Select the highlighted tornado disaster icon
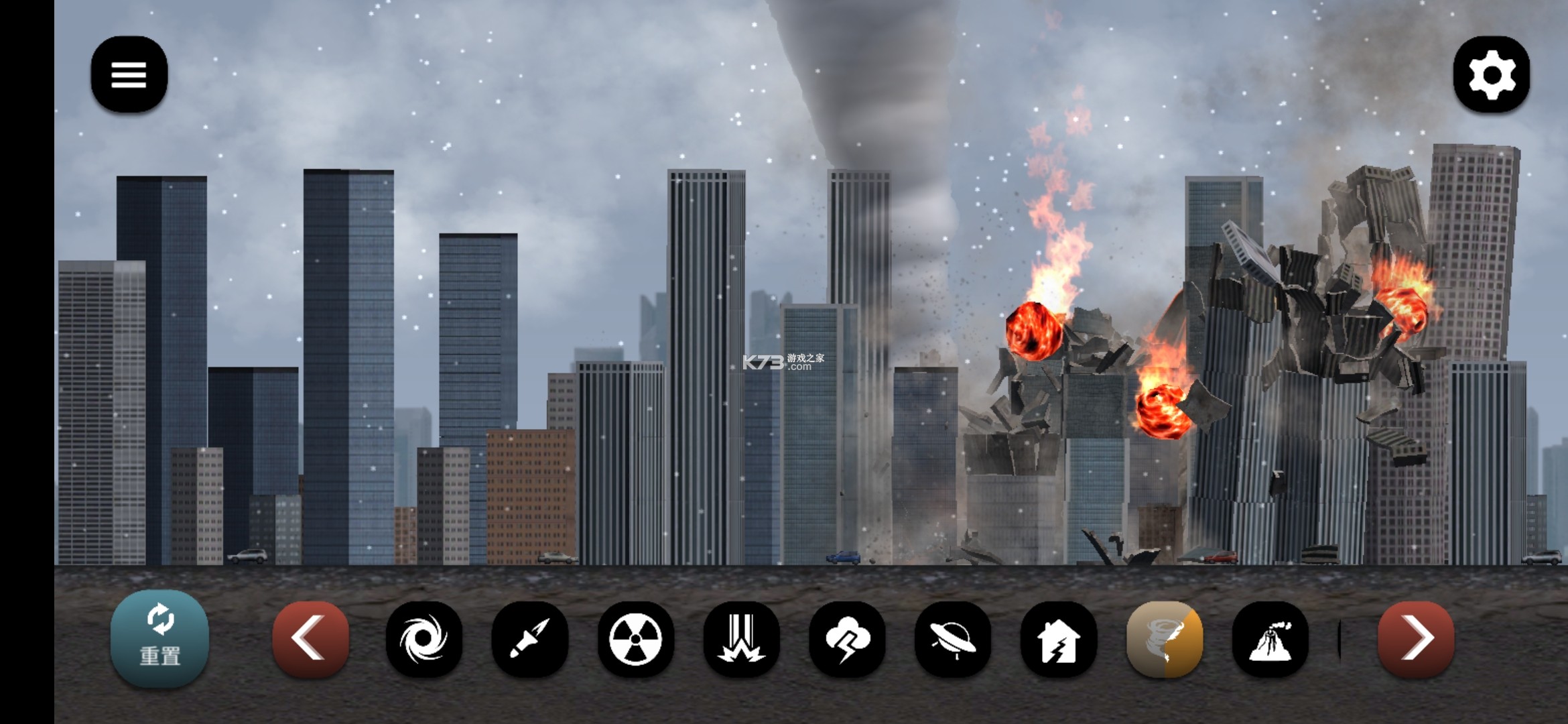This screenshot has height=724, width=1568. 1164,638
